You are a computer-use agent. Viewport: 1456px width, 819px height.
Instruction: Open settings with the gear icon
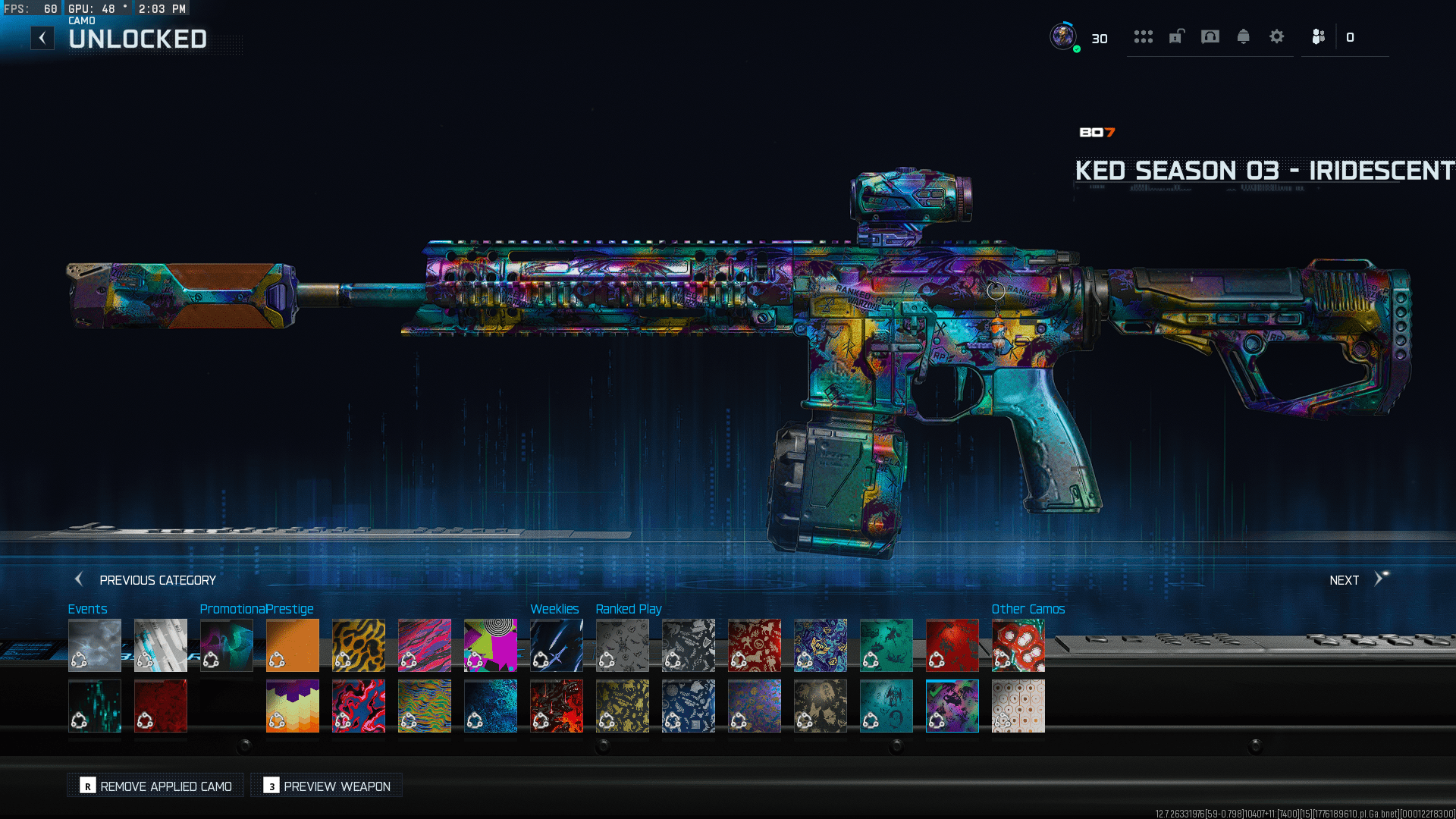(x=1277, y=36)
